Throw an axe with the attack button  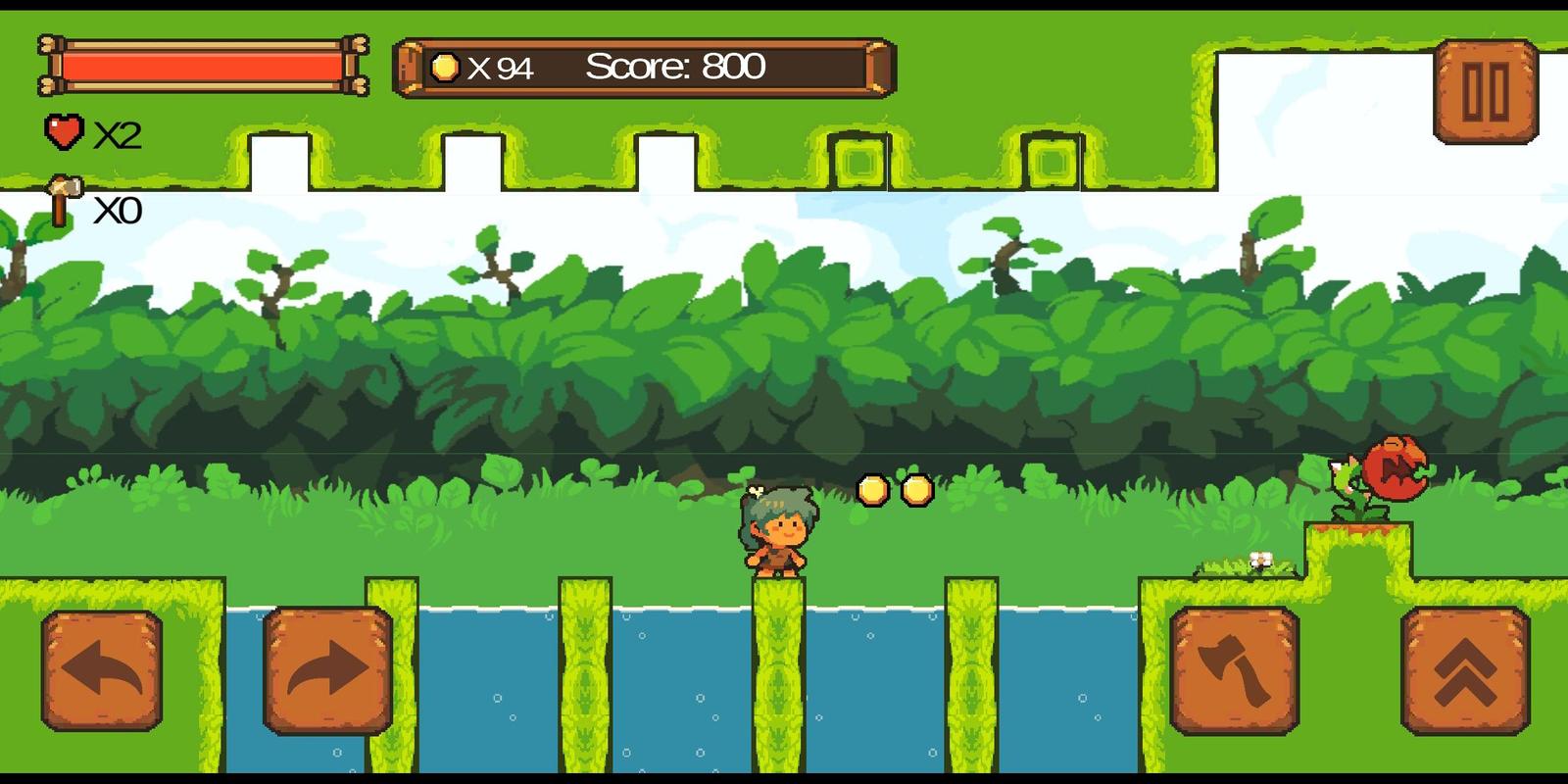(1234, 671)
